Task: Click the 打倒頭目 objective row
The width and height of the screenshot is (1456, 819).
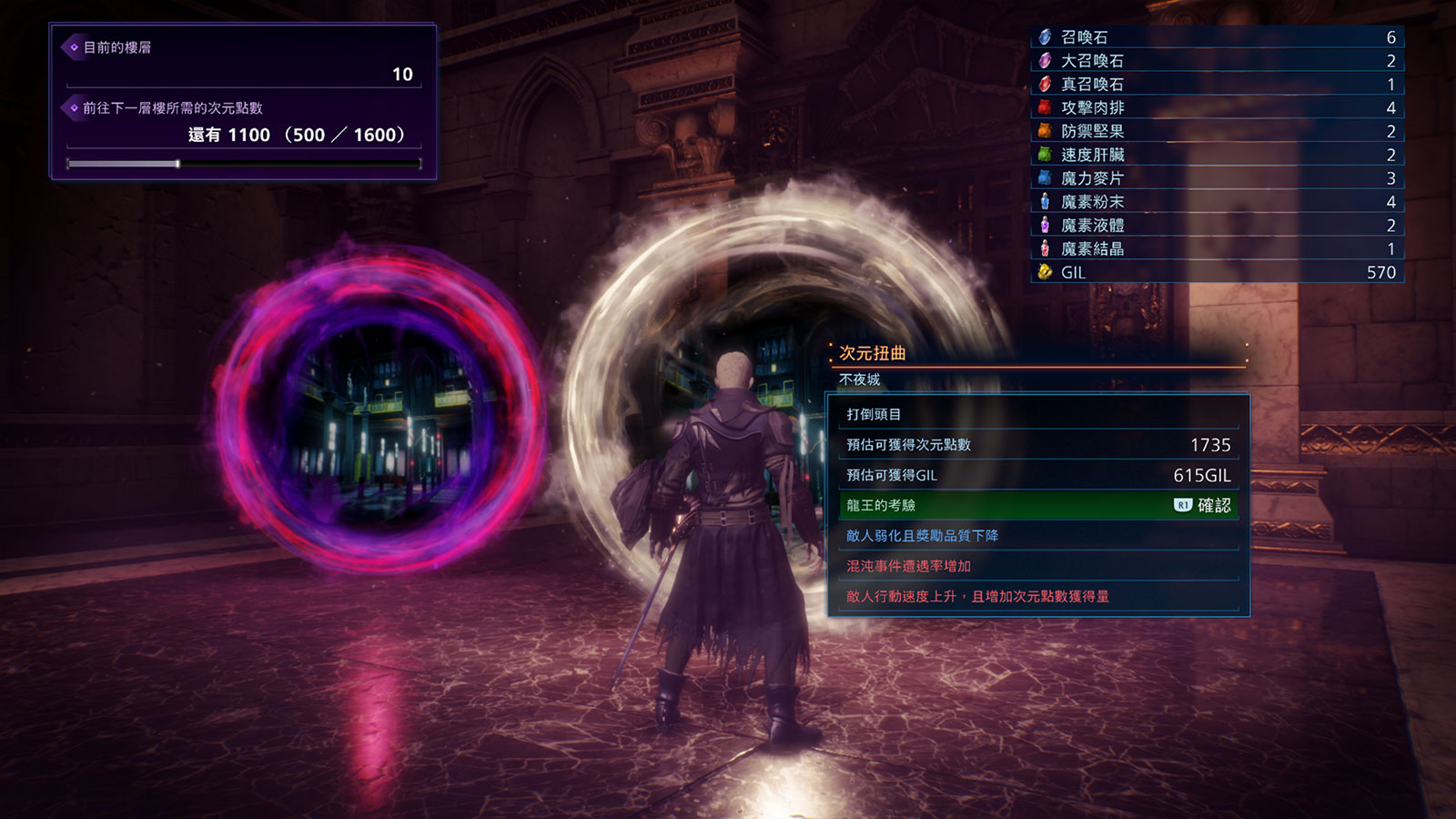Action: click(1037, 414)
